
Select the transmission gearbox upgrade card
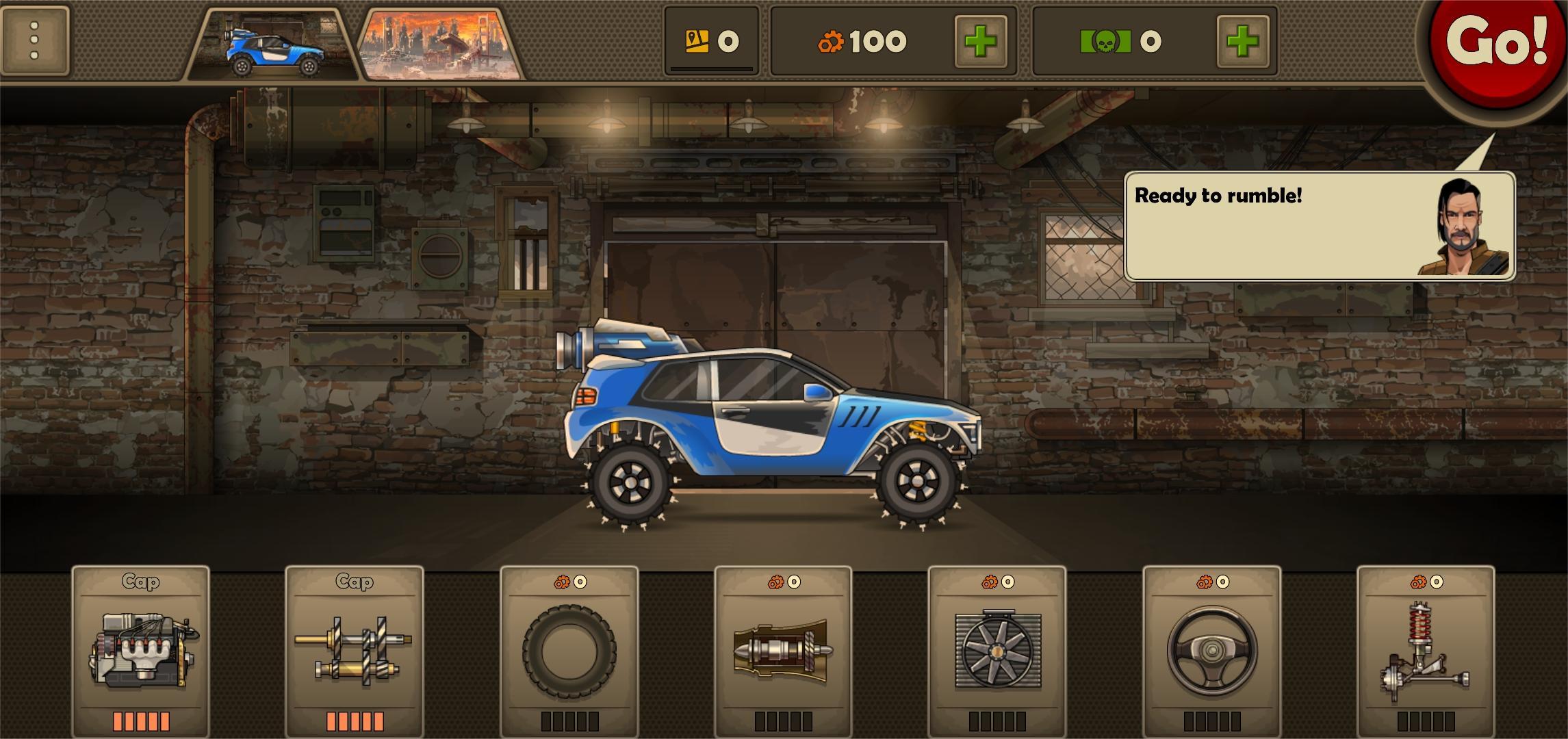(355, 650)
